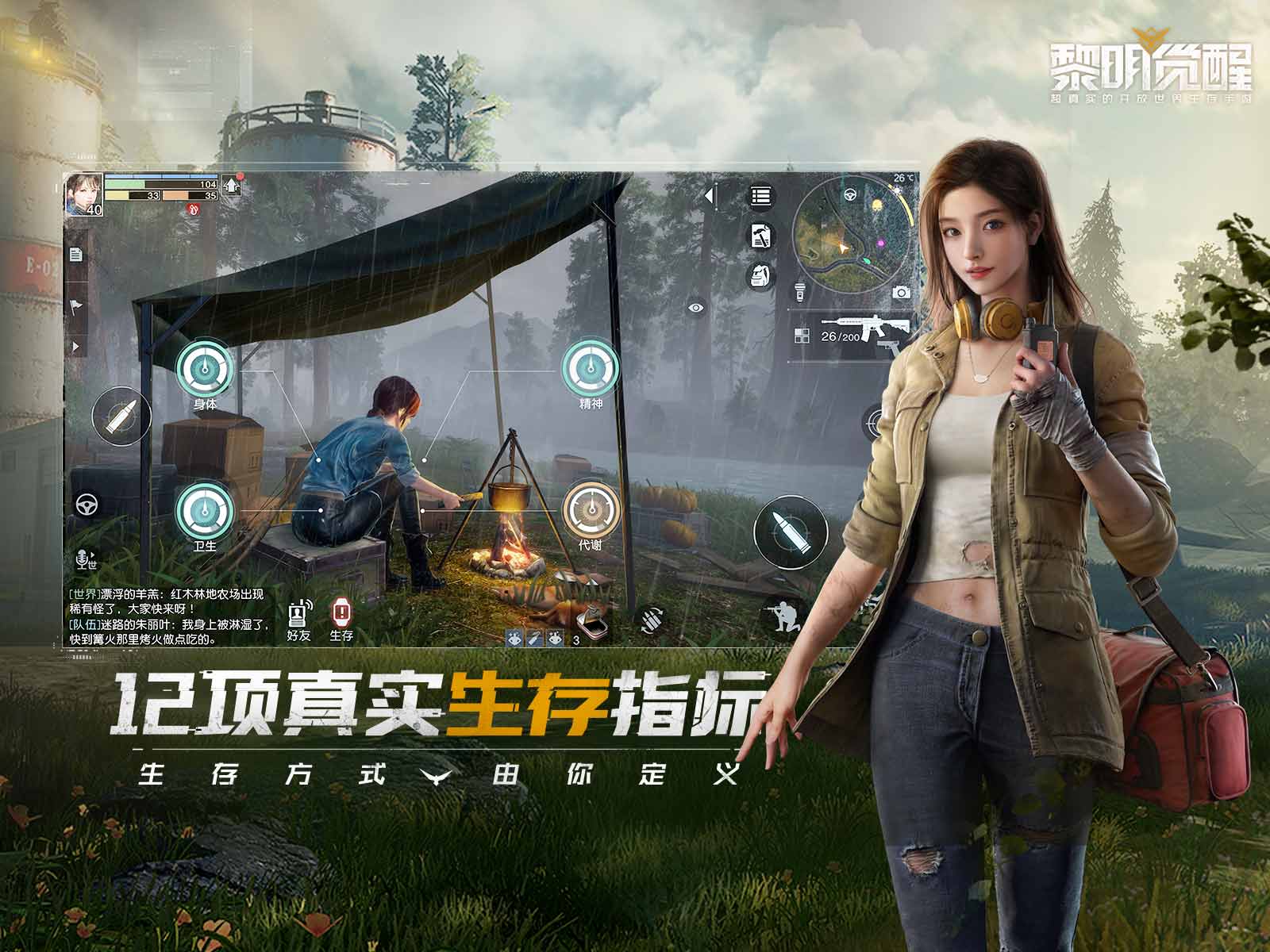Viewport: 1270px width, 952px height.
Task: Tap the steering wheel vehicle icon
Action: point(88,505)
